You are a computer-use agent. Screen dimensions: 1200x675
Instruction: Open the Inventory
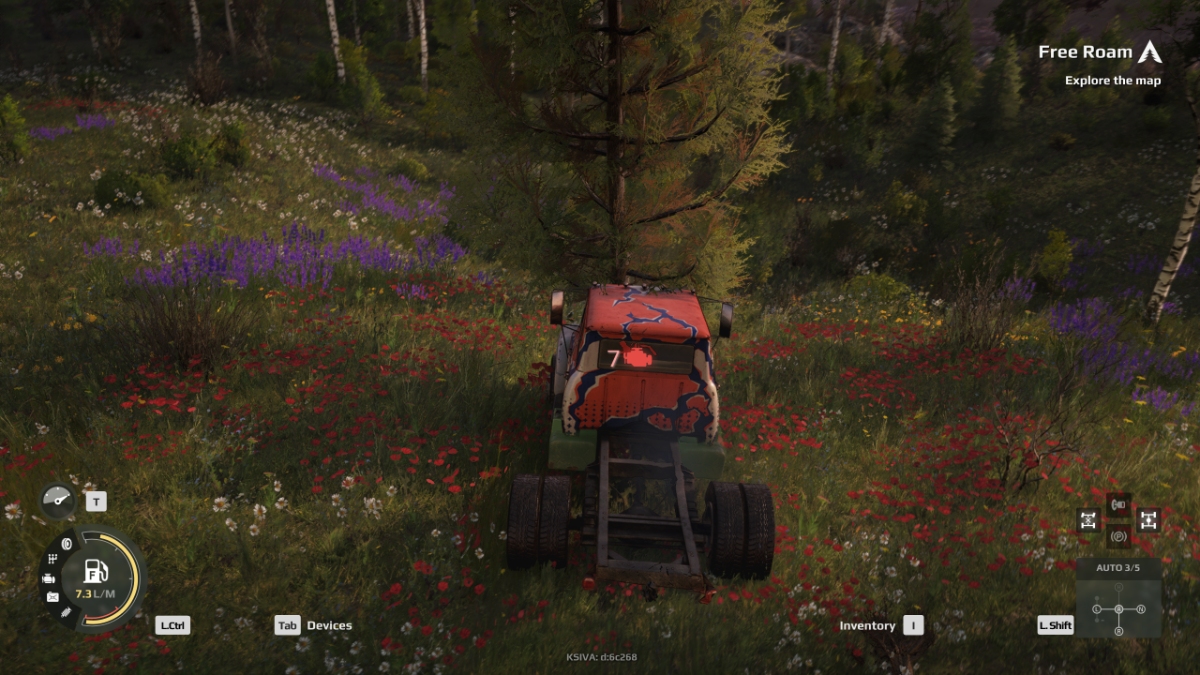tap(881, 625)
